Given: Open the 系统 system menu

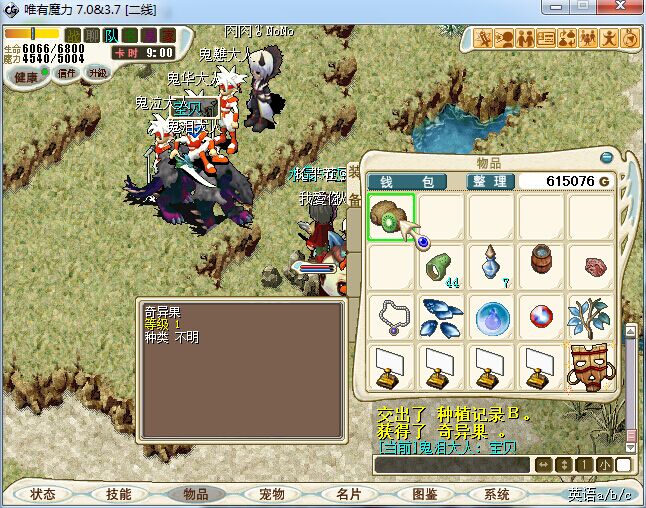Looking at the screenshot, I should [497, 494].
